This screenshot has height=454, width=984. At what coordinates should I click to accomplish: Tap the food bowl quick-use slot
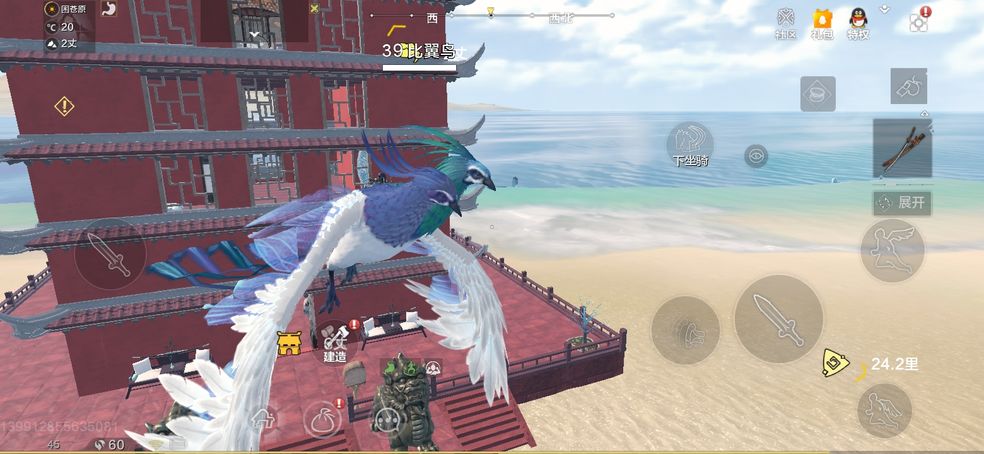coord(817,94)
